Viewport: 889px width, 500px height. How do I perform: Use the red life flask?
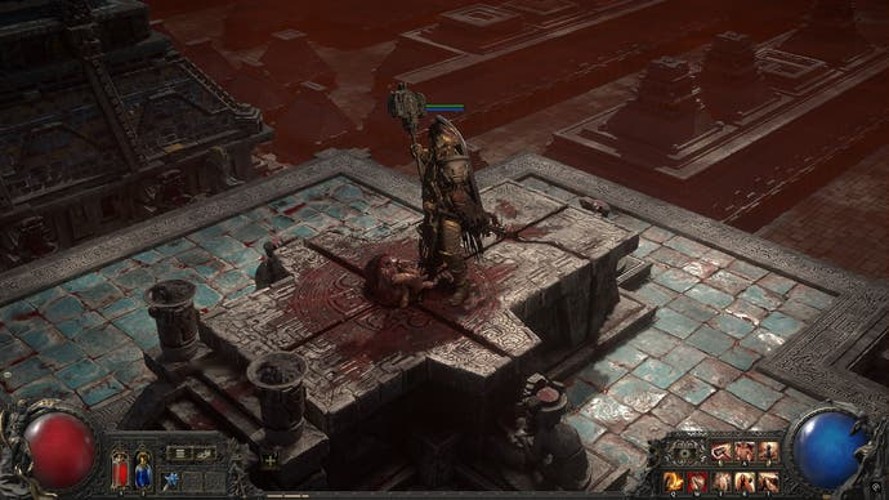[x=120, y=468]
